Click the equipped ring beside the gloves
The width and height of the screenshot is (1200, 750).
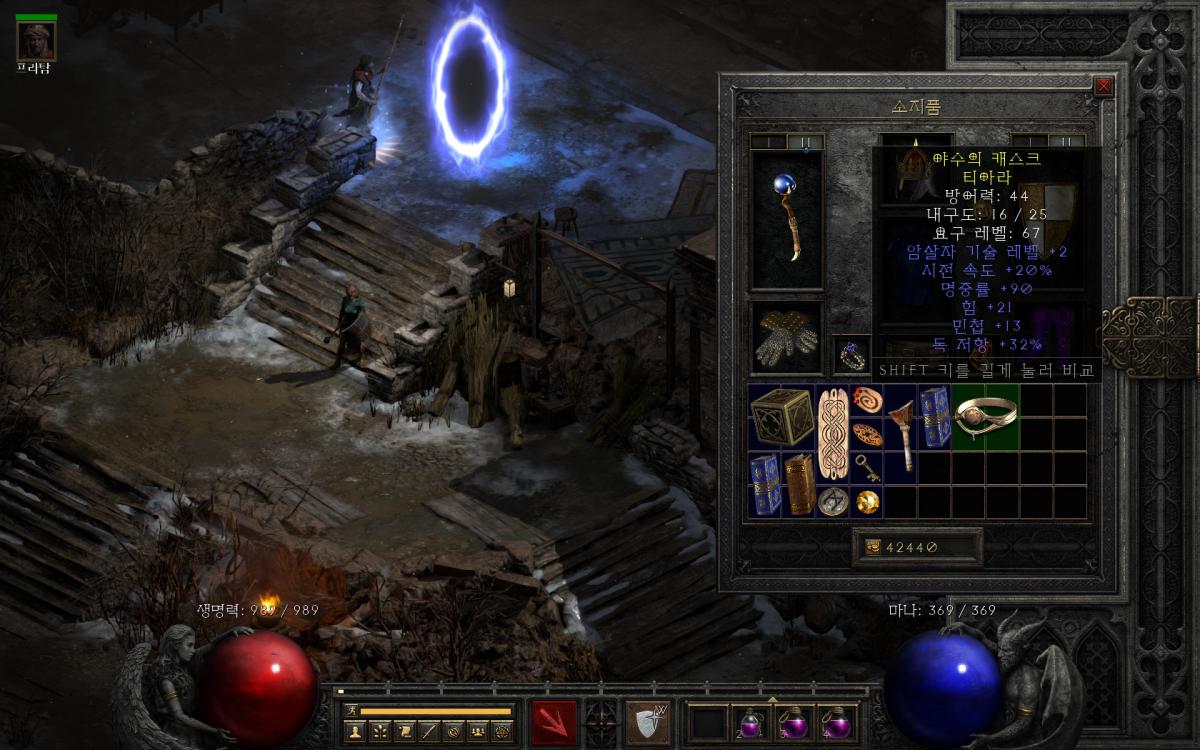click(852, 354)
